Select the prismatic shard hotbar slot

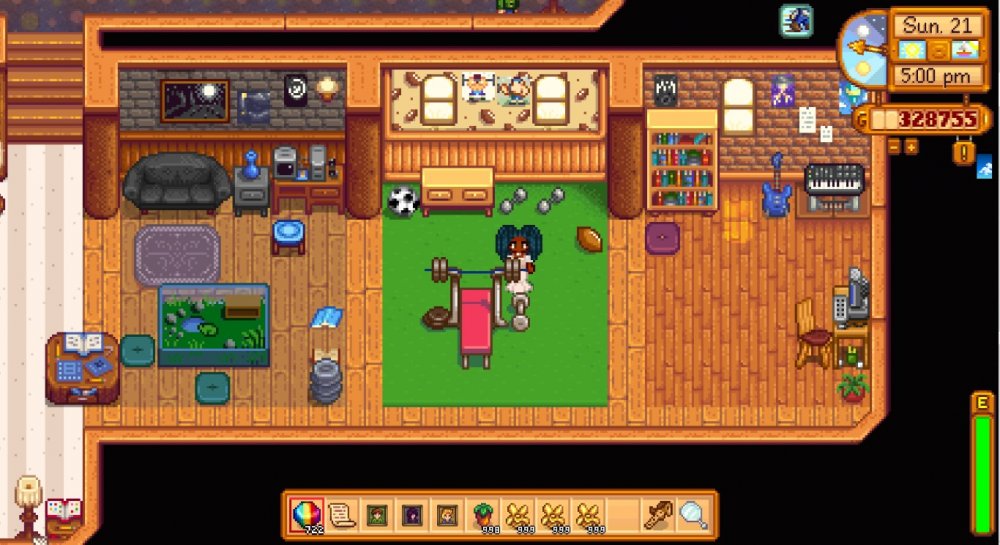(x=302, y=515)
